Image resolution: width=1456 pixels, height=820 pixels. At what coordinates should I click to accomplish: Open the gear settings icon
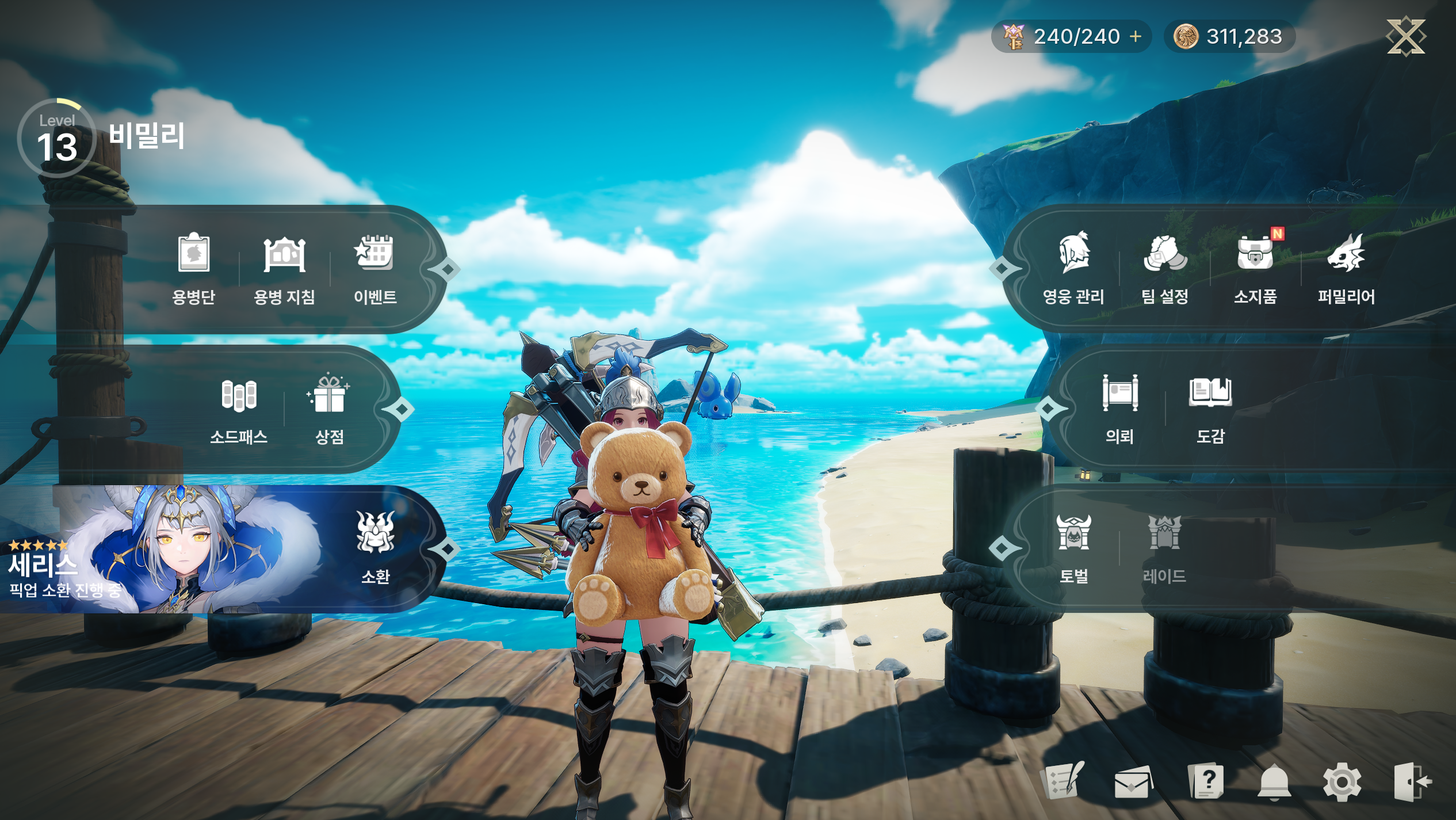(x=1342, y=782)
